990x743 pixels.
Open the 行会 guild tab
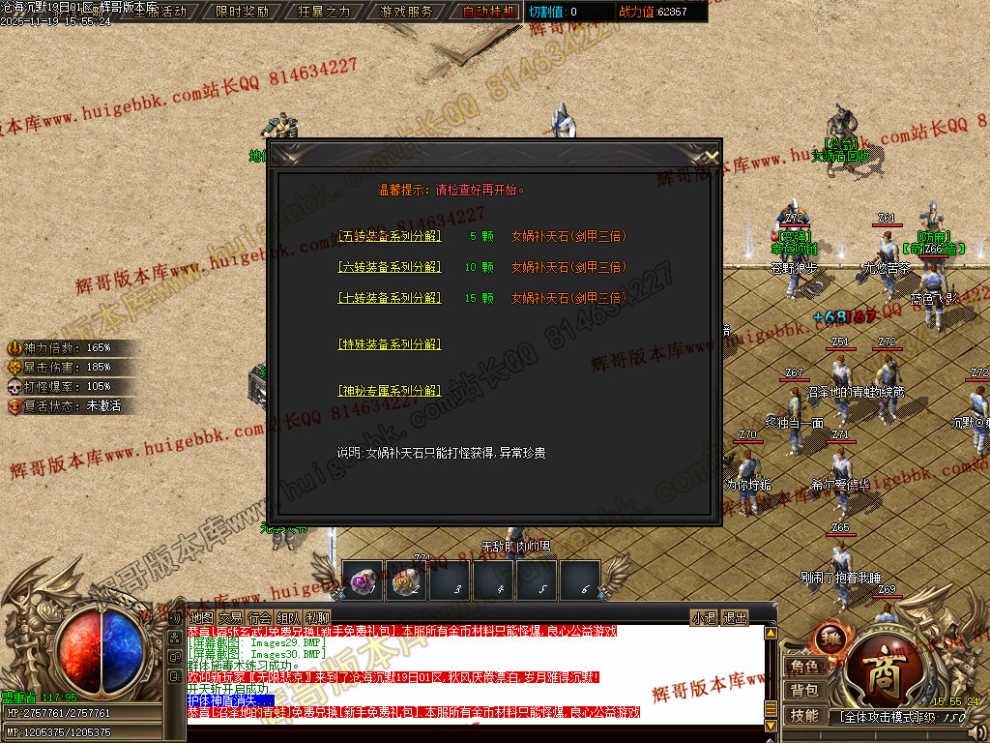[x=260, y=617]
